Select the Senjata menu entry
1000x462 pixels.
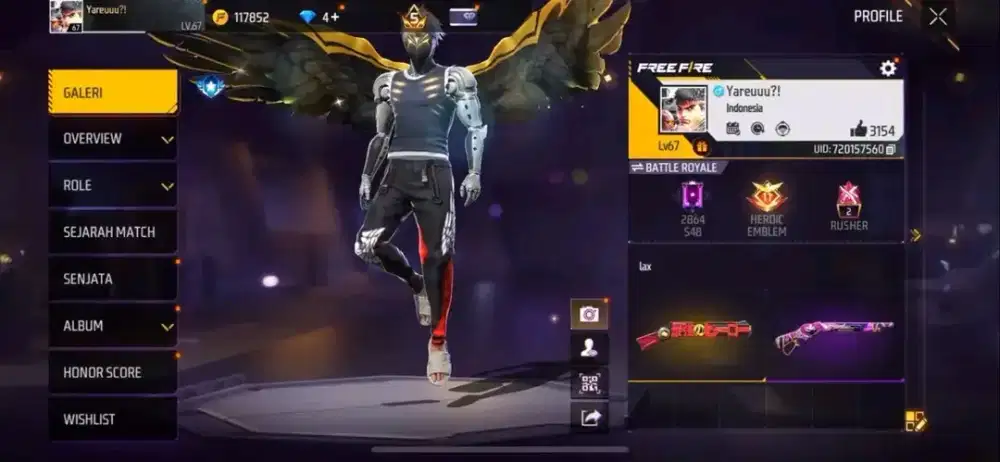tap(112, 279)
